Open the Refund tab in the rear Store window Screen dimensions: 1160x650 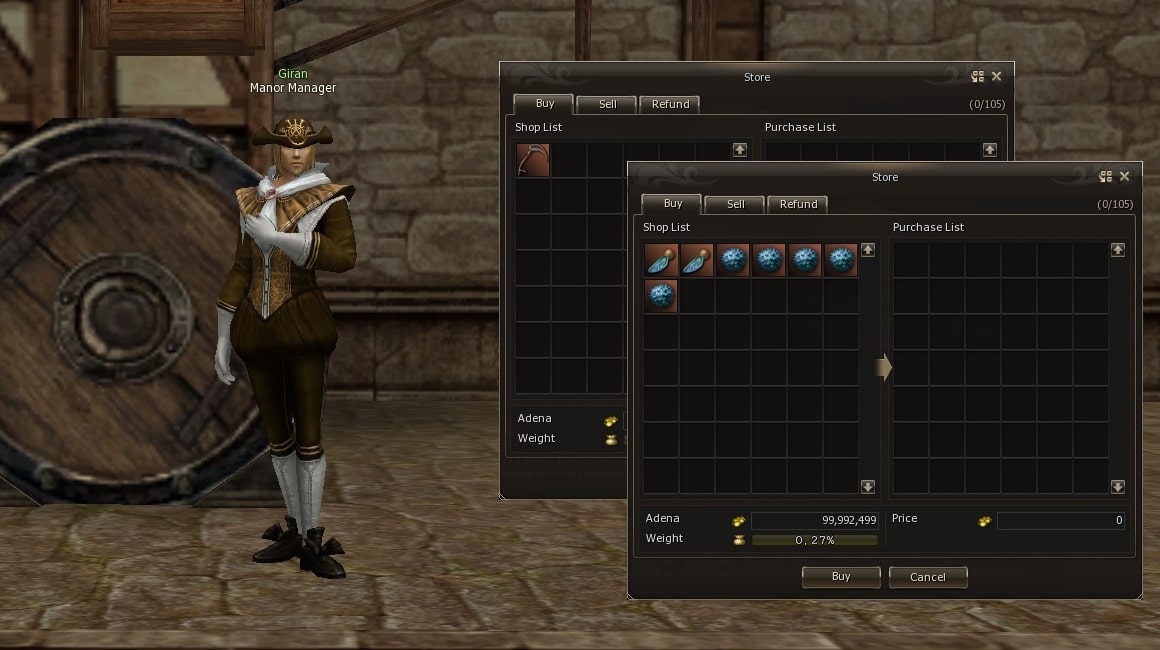(670, 104)
